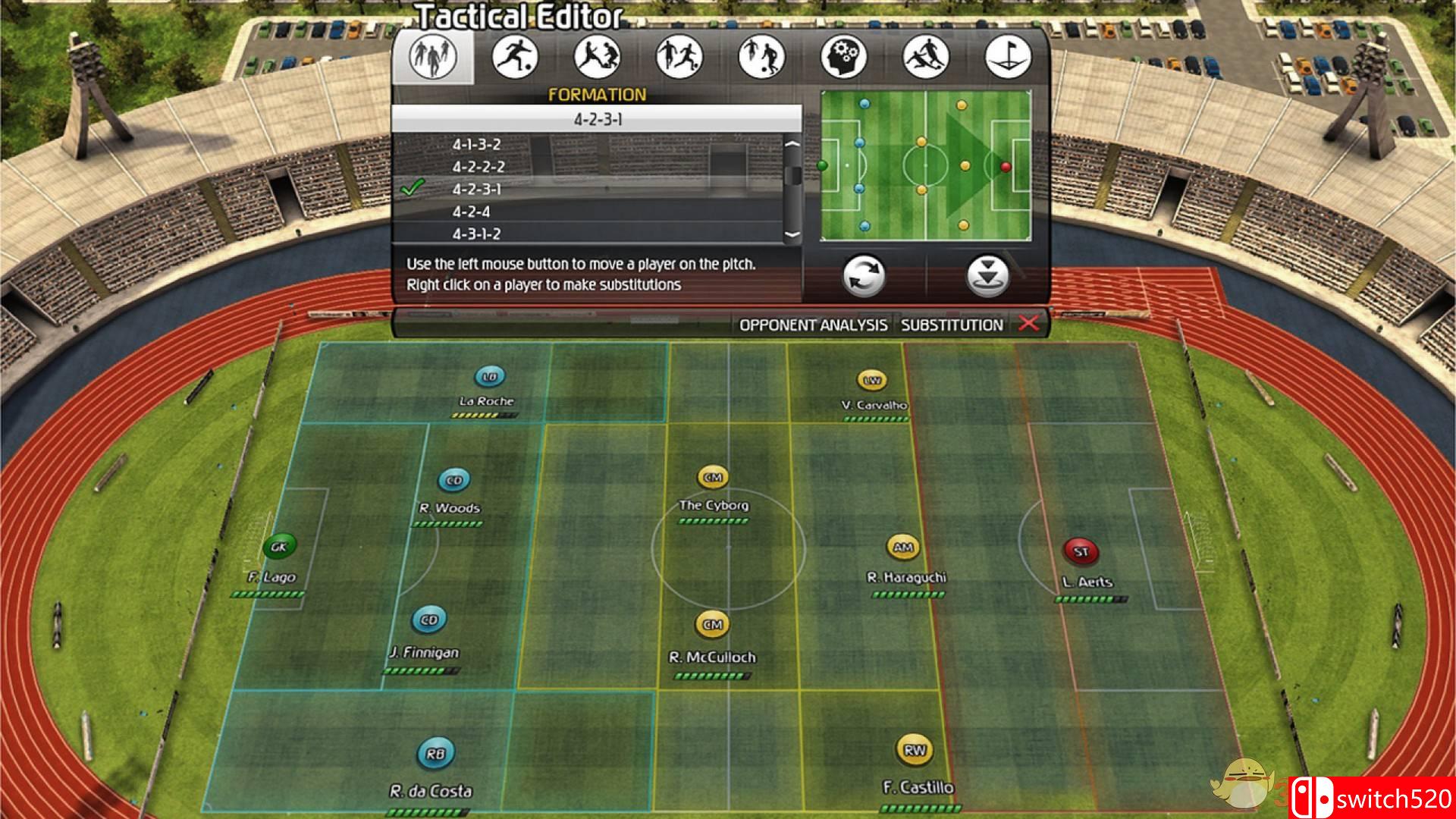Screen dimensions: 1456x819
Task: Click the scroll-up chevron on formation list
Action: (793, 144)
